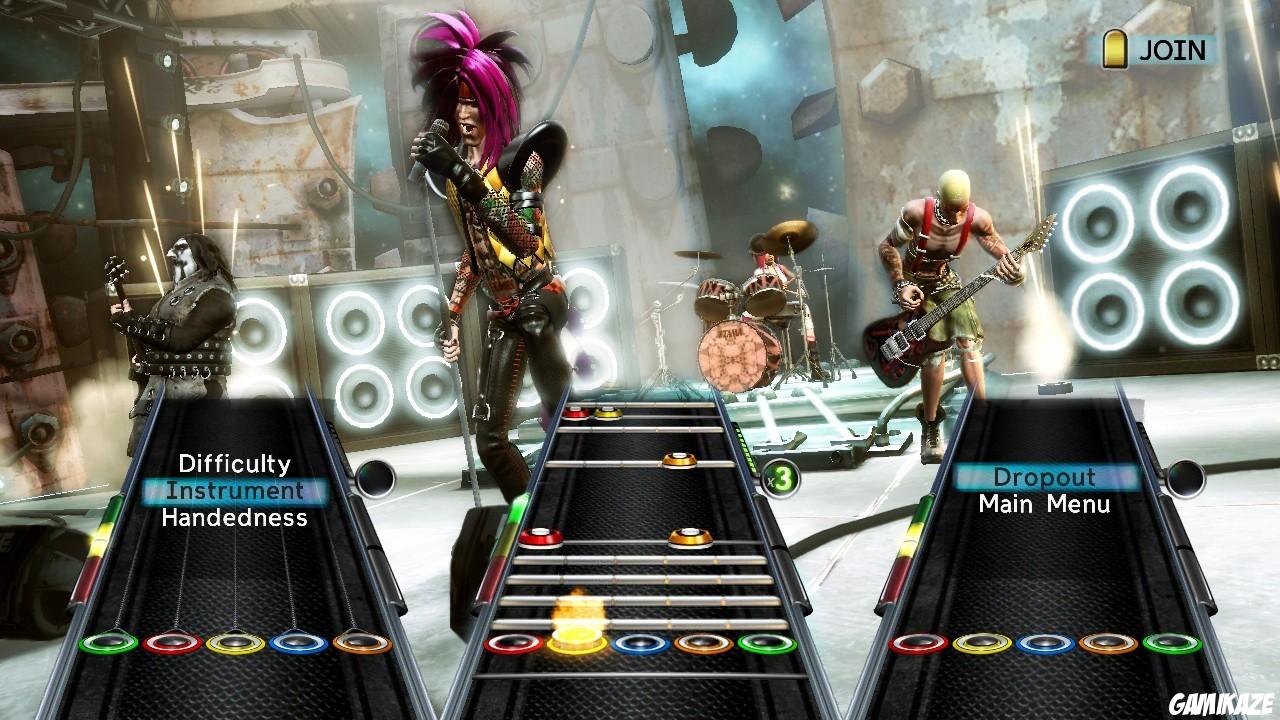
Task: Click the yellow guitar pick icon beside JOIN
Action: pyautogui.click(x=1113, y=45)
